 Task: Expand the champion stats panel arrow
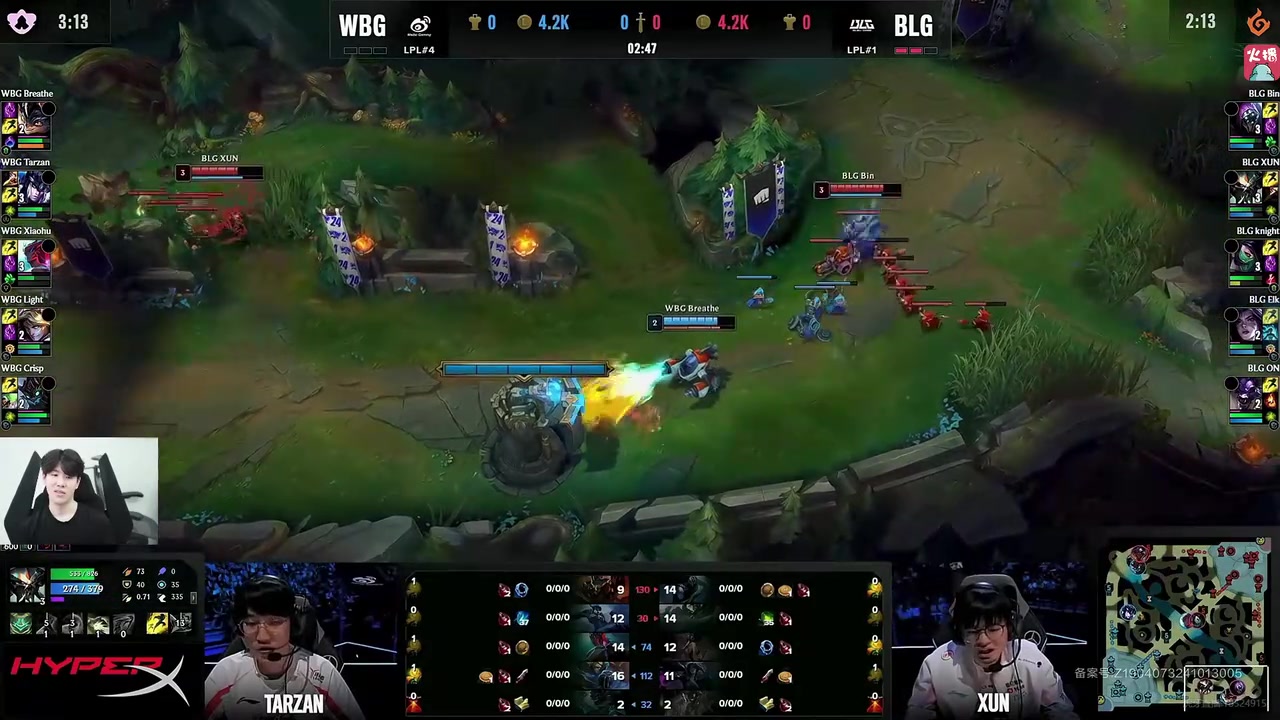tap(193, 597)
